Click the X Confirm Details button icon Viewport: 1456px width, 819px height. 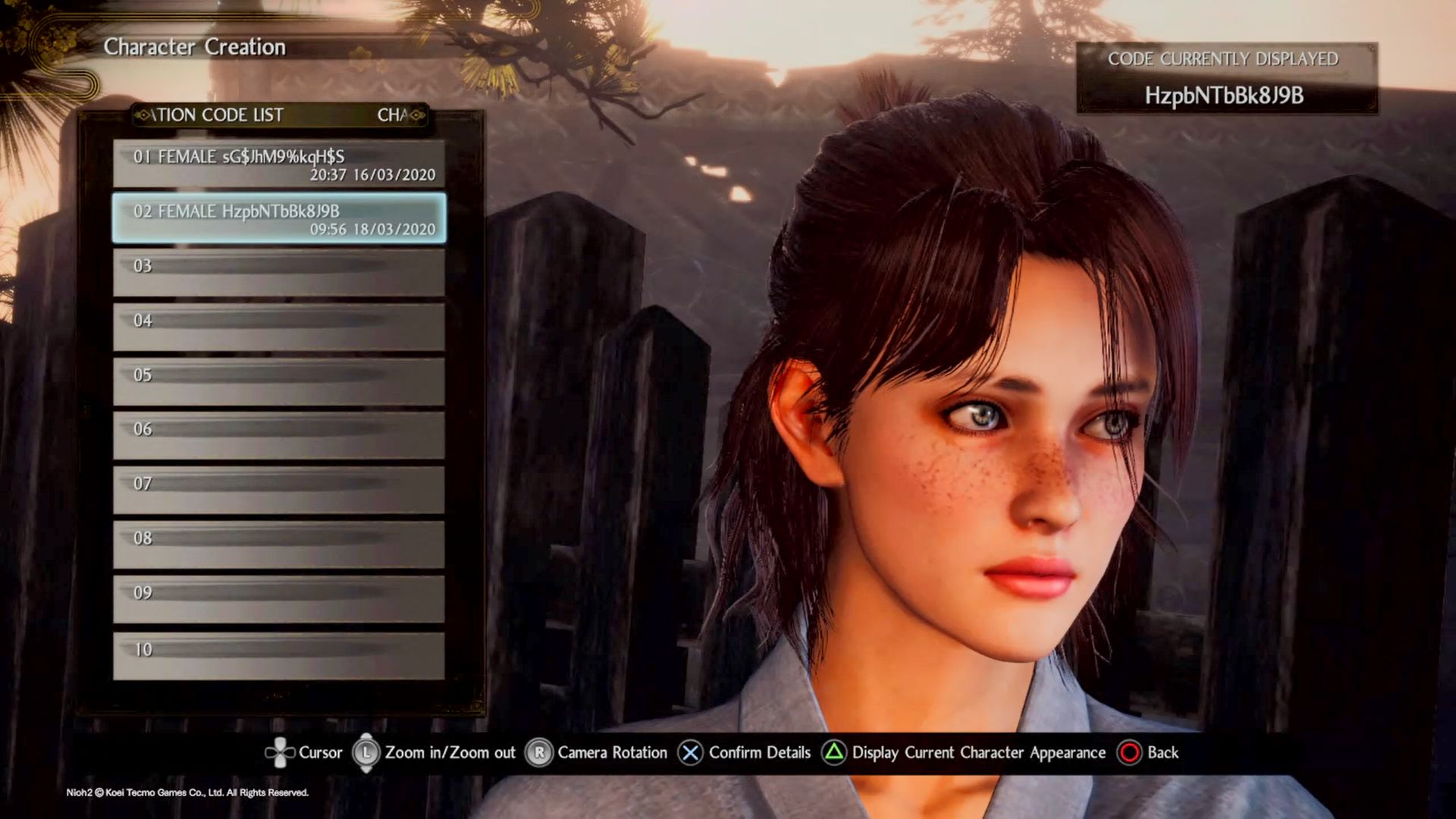point(689,752)
